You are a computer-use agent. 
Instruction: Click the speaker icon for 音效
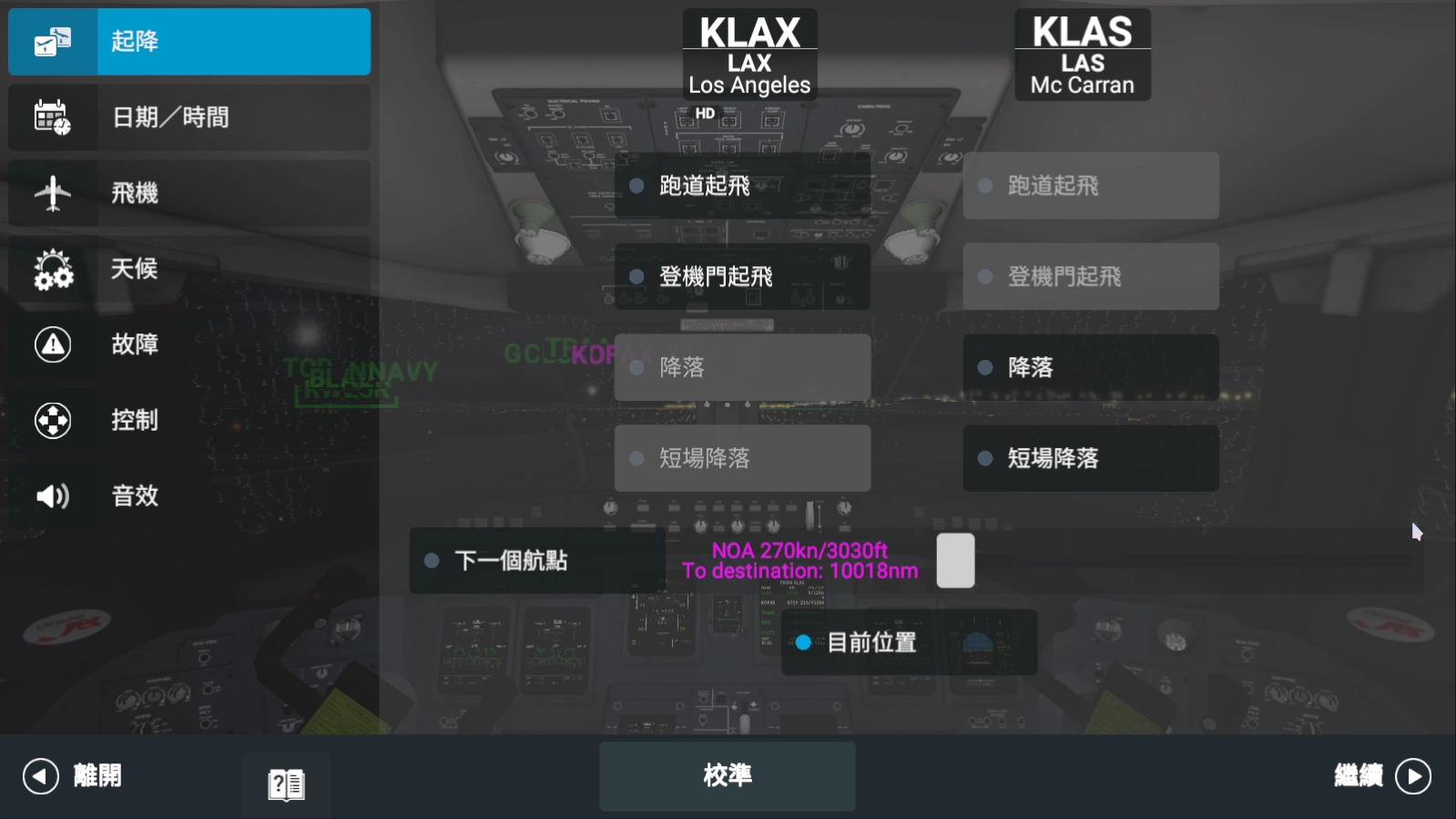[x=53, y=496]
